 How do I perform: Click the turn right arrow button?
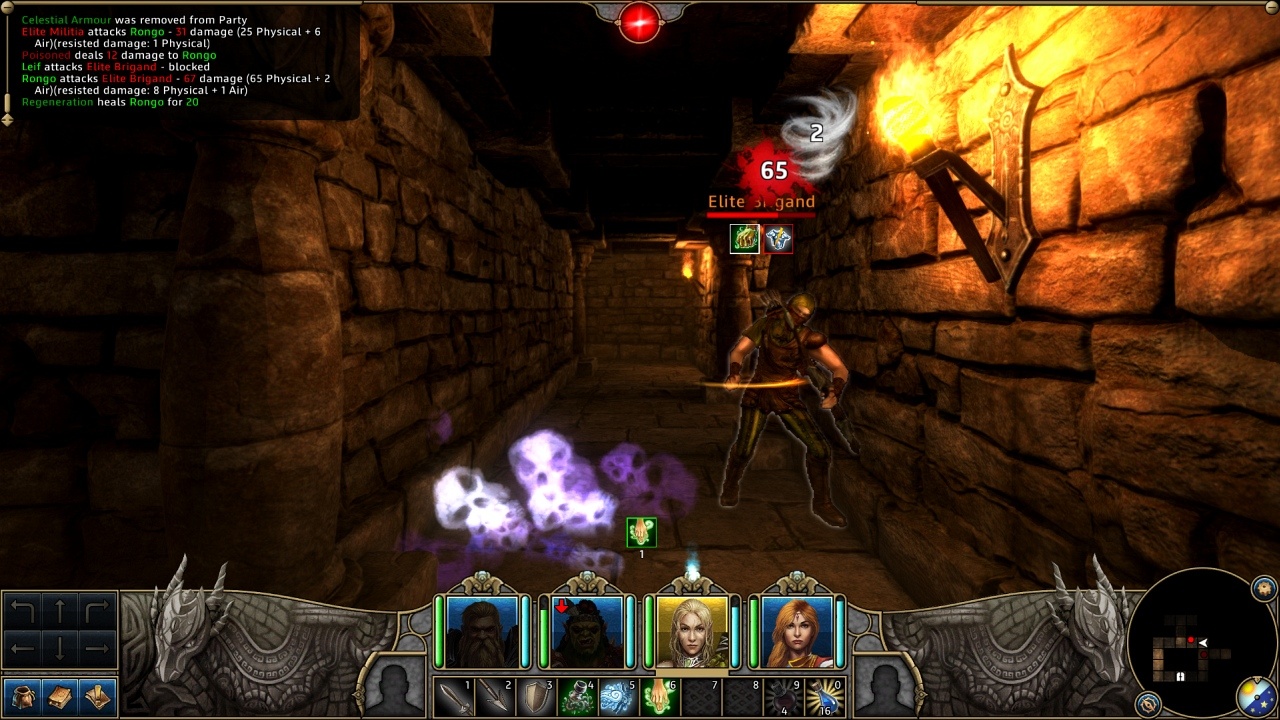(97, 611)
